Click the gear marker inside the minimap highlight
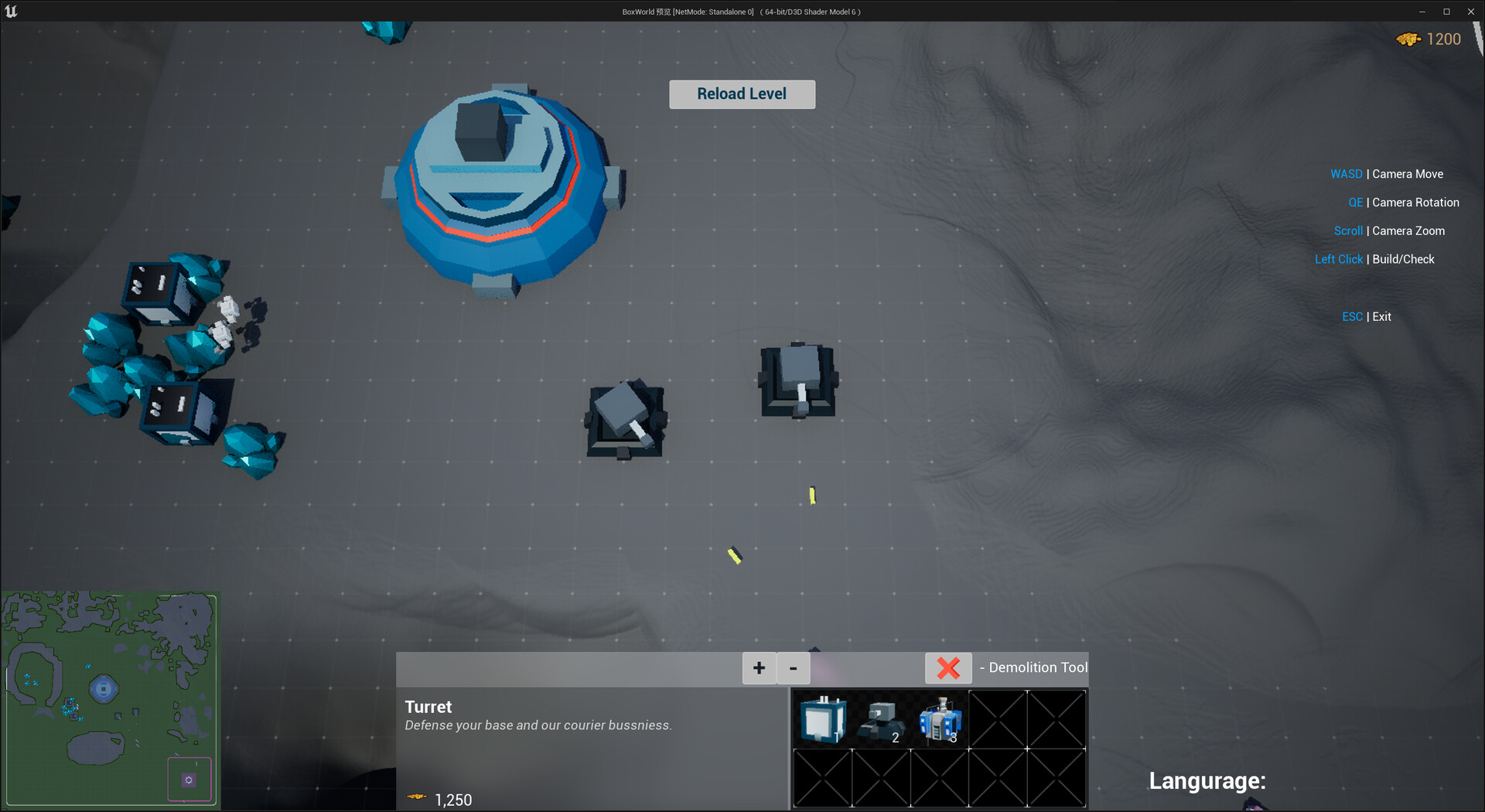 (x=189, y=780)
